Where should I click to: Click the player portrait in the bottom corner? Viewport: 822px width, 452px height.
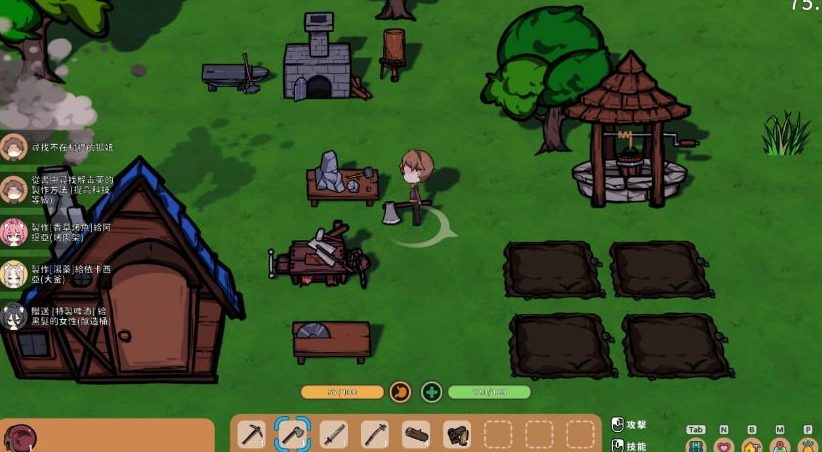tap(20, 438)
